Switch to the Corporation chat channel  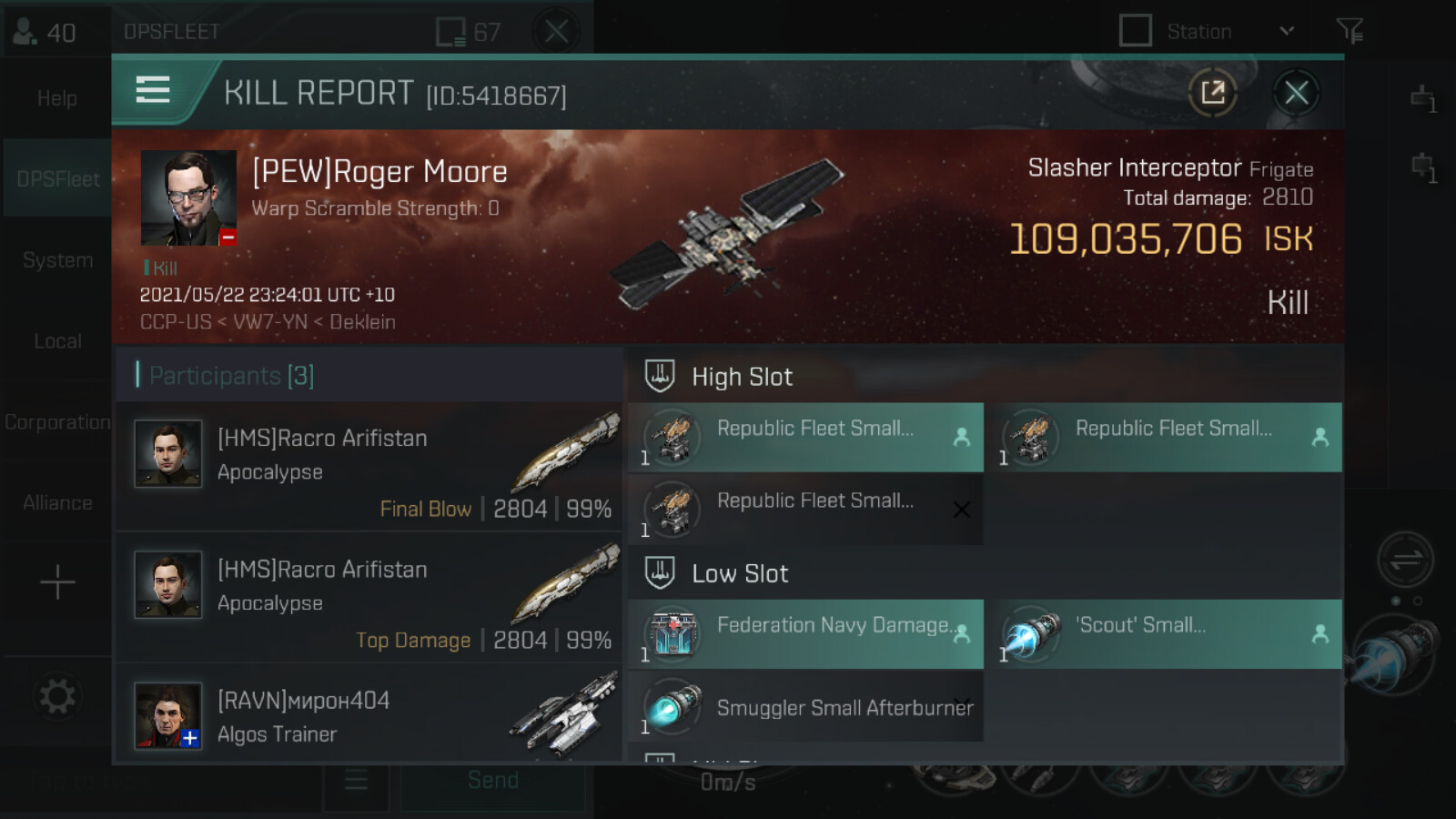tap(57, 422)
